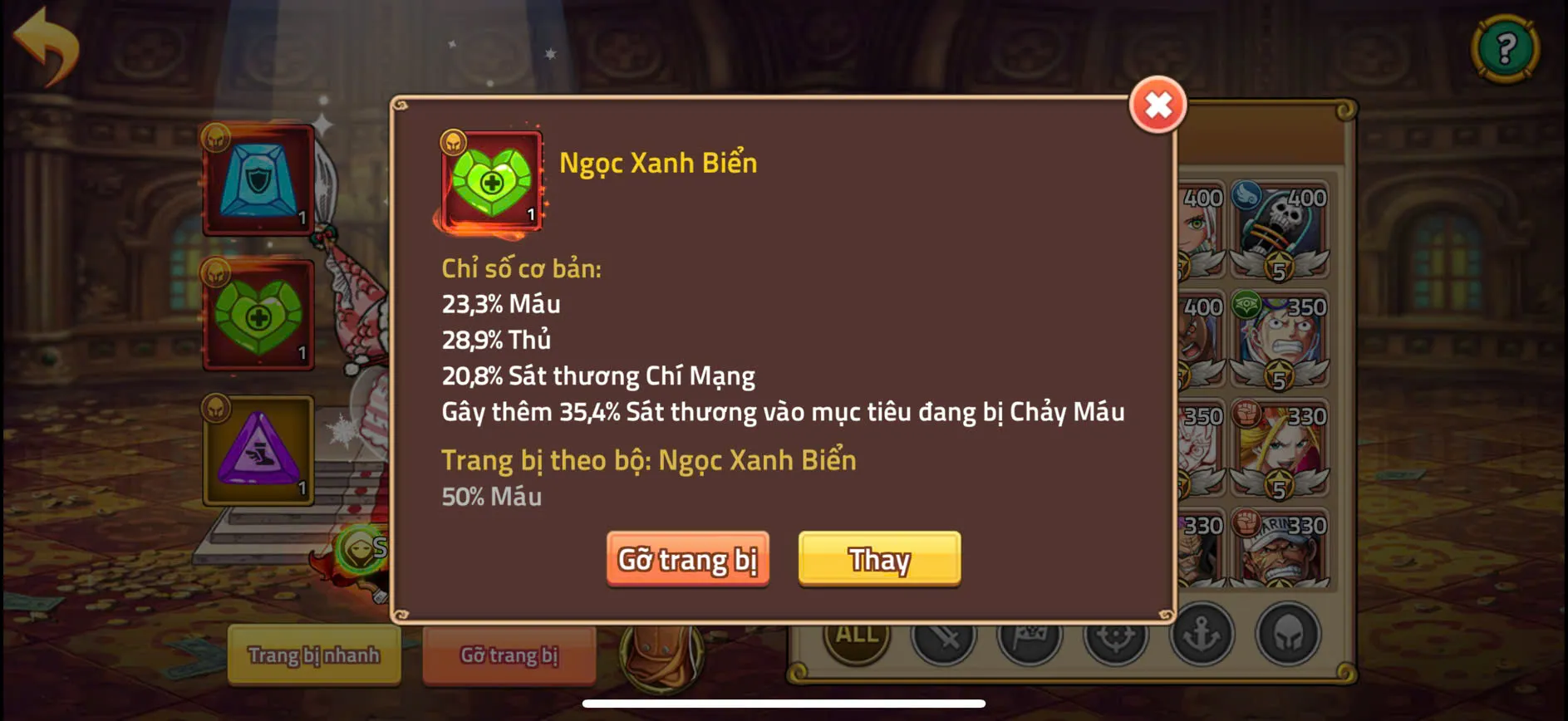Select the green heart gem equipment slot

[x=258, y=316]
